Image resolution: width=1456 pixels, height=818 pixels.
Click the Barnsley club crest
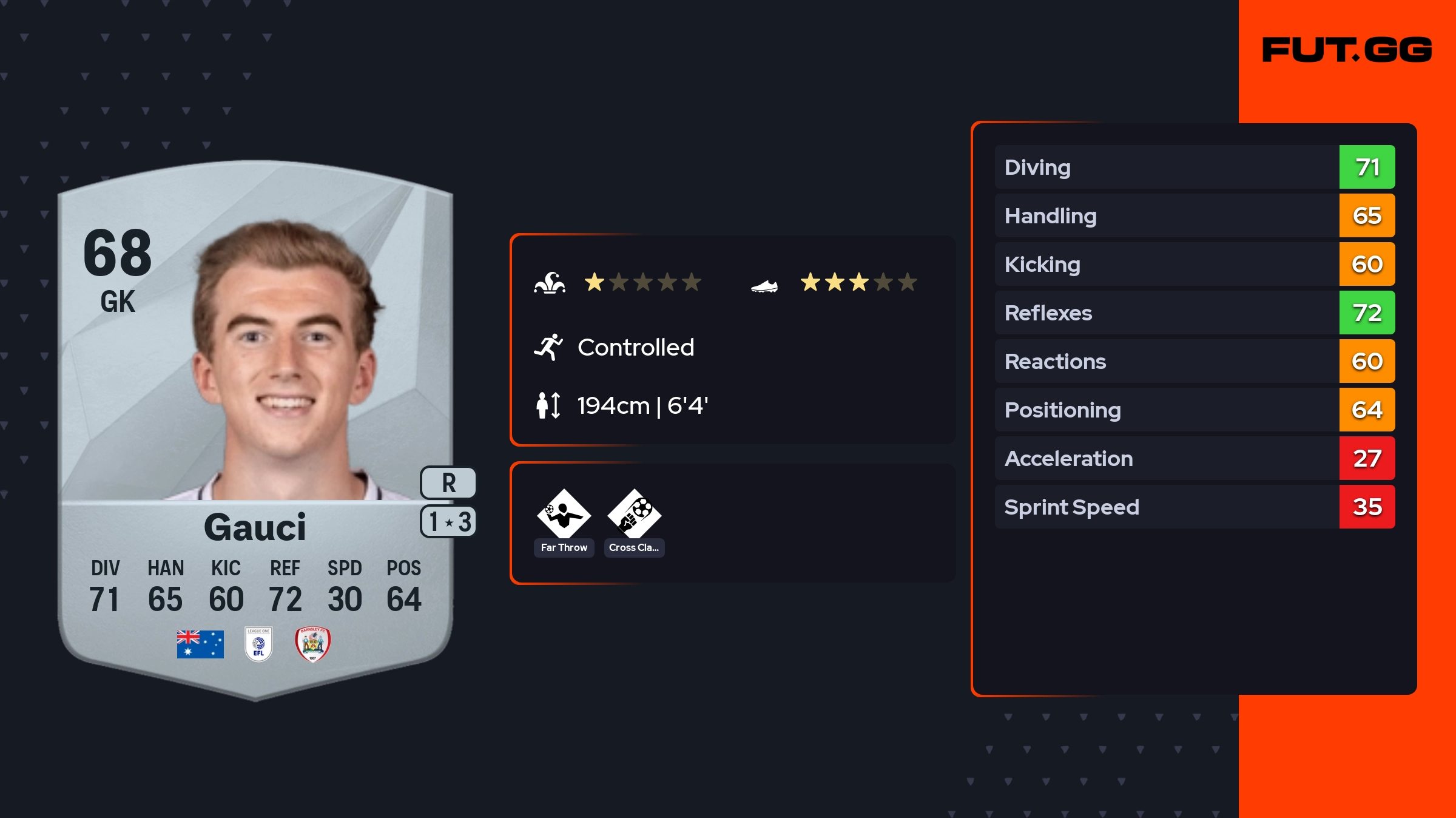point(312,644)
